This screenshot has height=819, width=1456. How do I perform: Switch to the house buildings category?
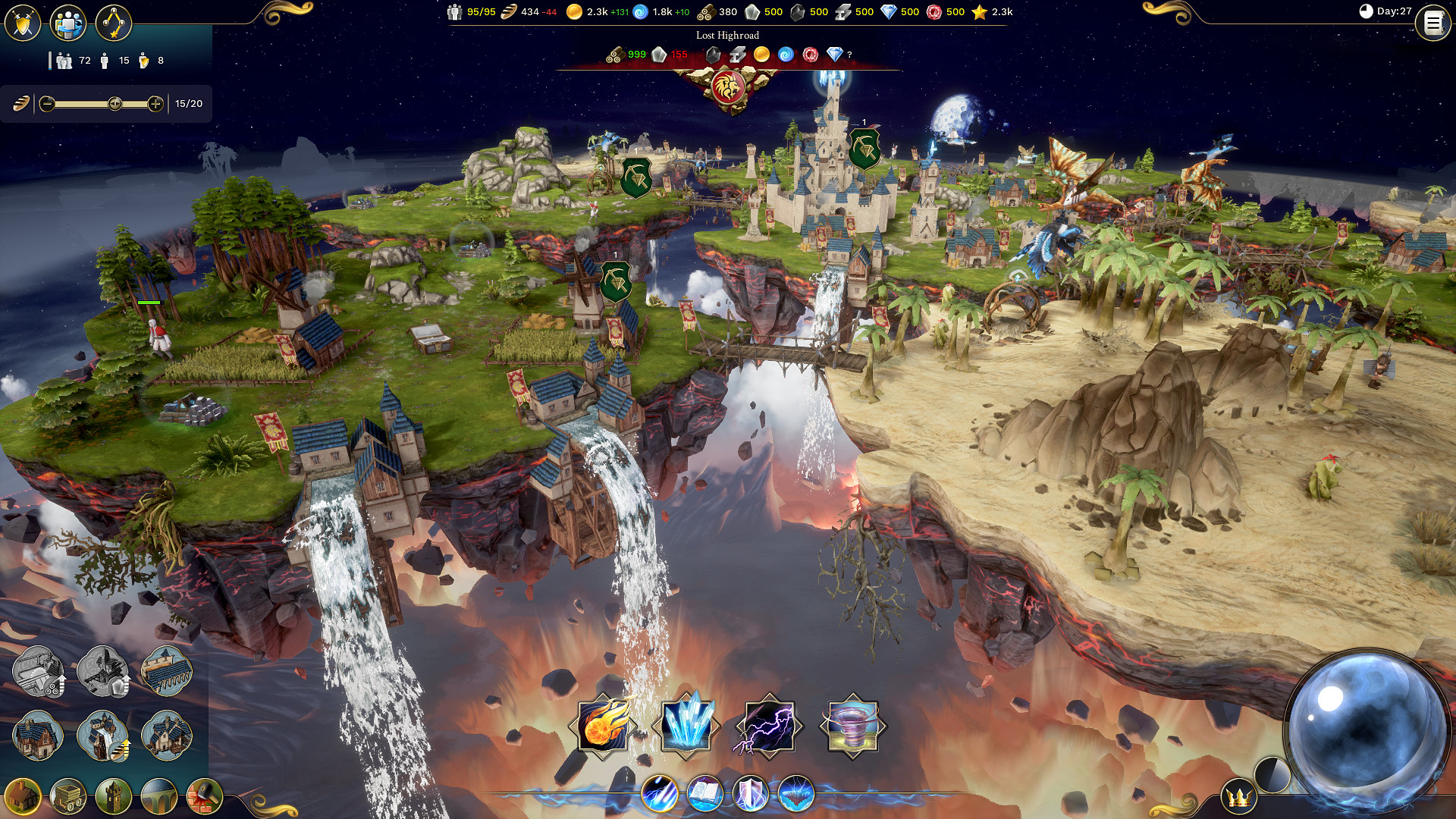pos(23,796)
